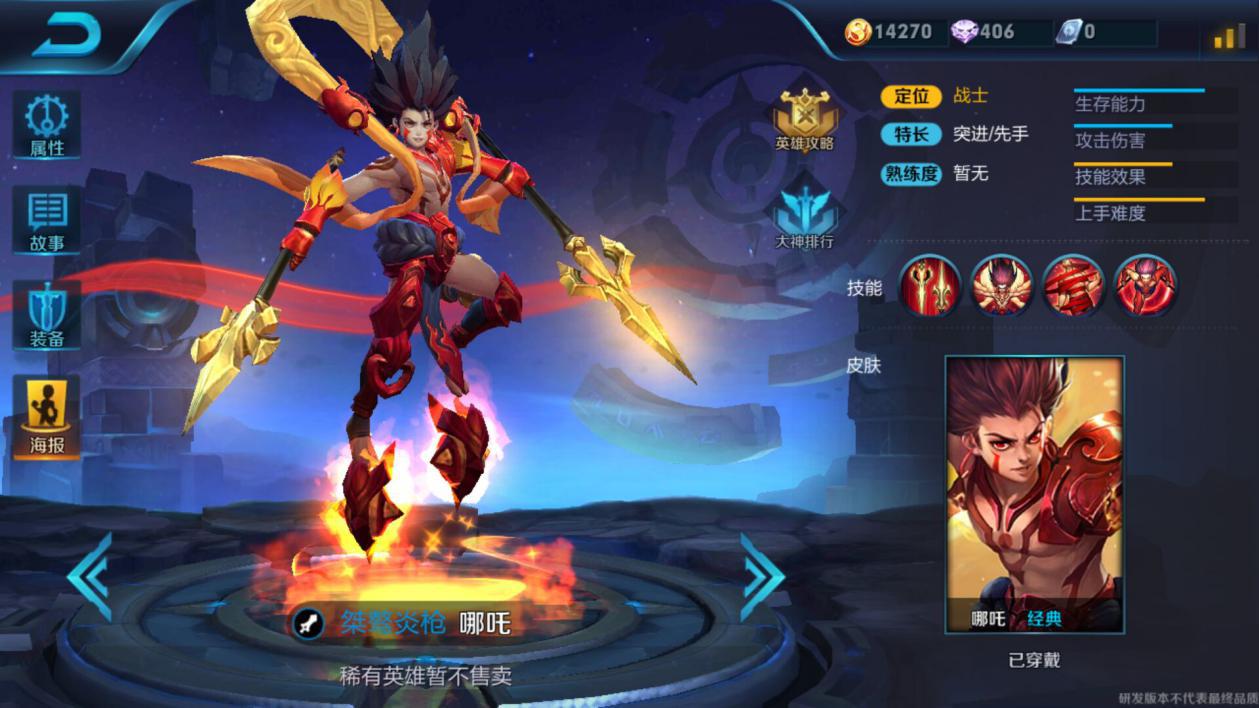Select the third skill icon
The width and height of the screenshot is (1259, 708).
click(1074, 285)
